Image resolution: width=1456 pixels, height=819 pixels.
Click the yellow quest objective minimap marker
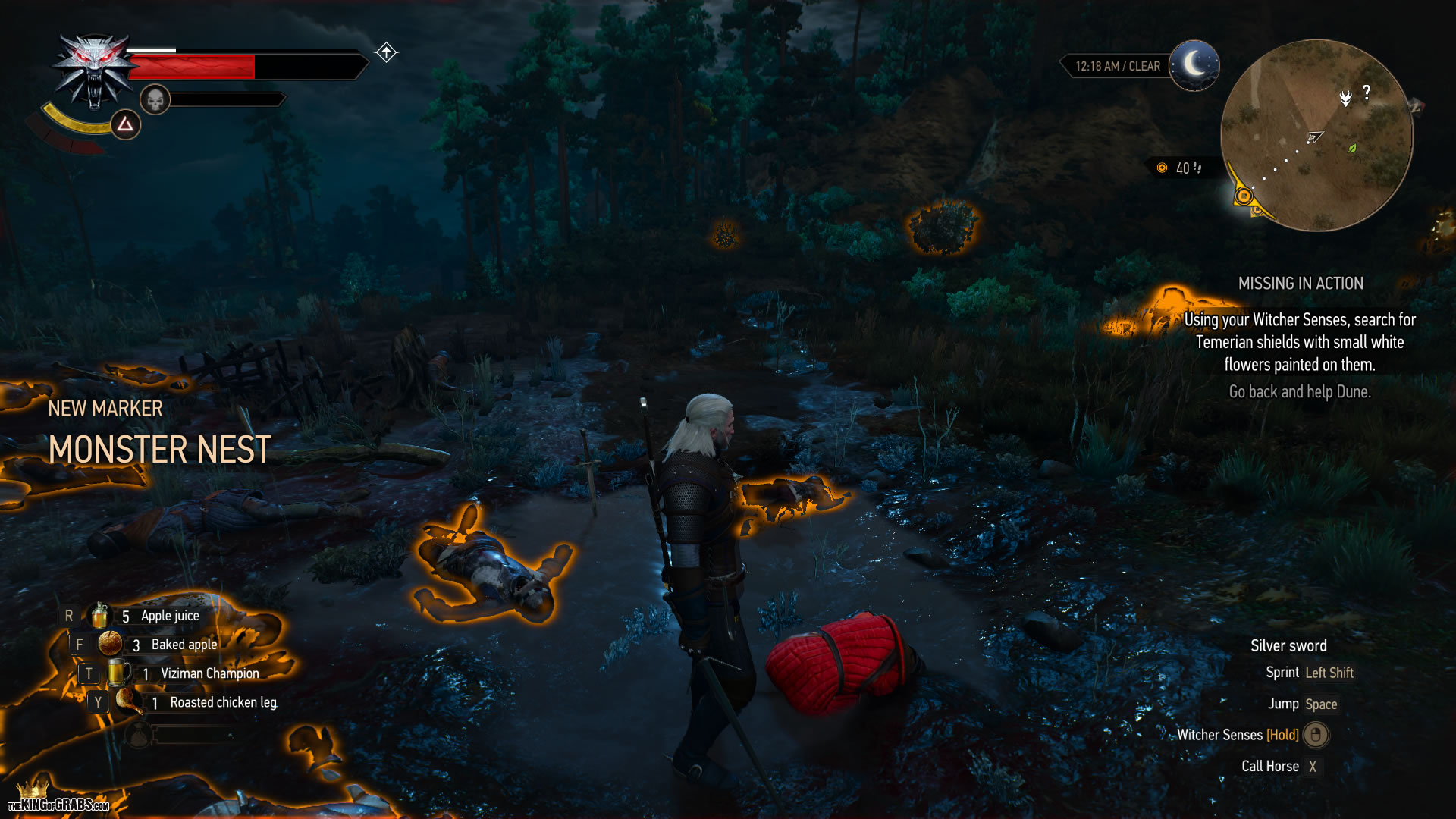[1244, 197]
